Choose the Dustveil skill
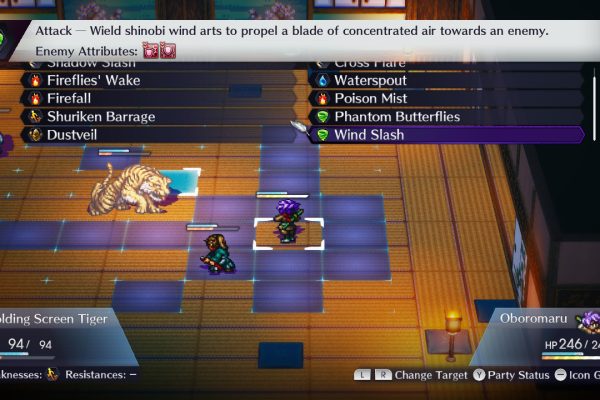This screenshot has height=400, width=600. click(x=75, y=135)
